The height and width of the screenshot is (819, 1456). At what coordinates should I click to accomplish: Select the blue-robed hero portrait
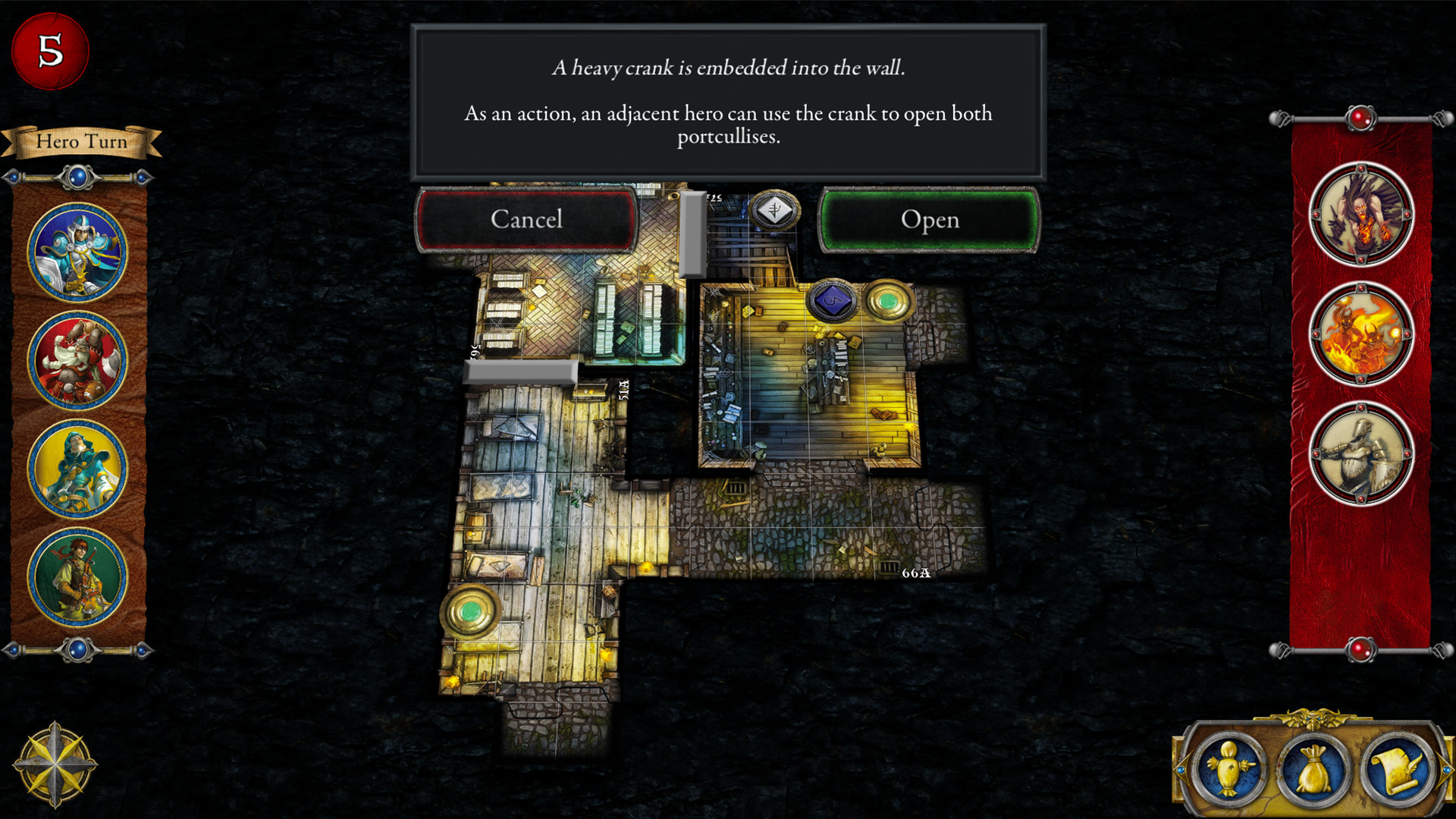click(x=78, y=250)
